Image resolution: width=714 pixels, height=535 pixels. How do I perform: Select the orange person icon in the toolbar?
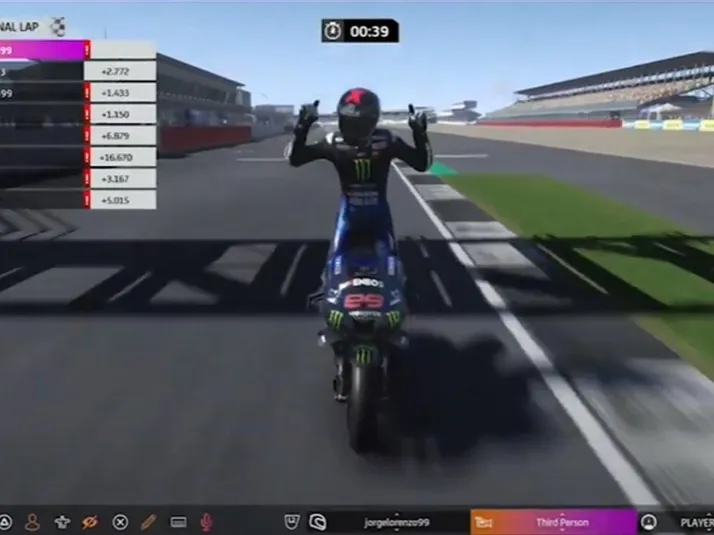click(x=32, y=521)
